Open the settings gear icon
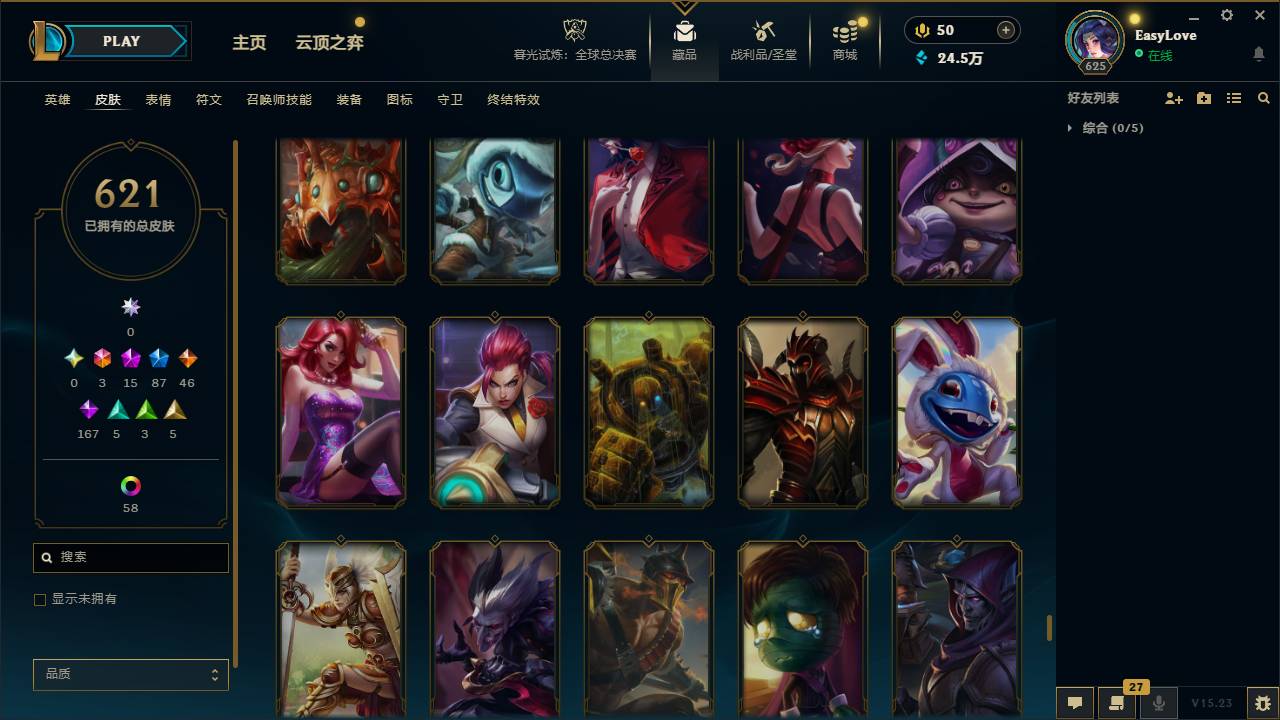This screenshot has height=720, width=1280. click(x=1226, y=15)
